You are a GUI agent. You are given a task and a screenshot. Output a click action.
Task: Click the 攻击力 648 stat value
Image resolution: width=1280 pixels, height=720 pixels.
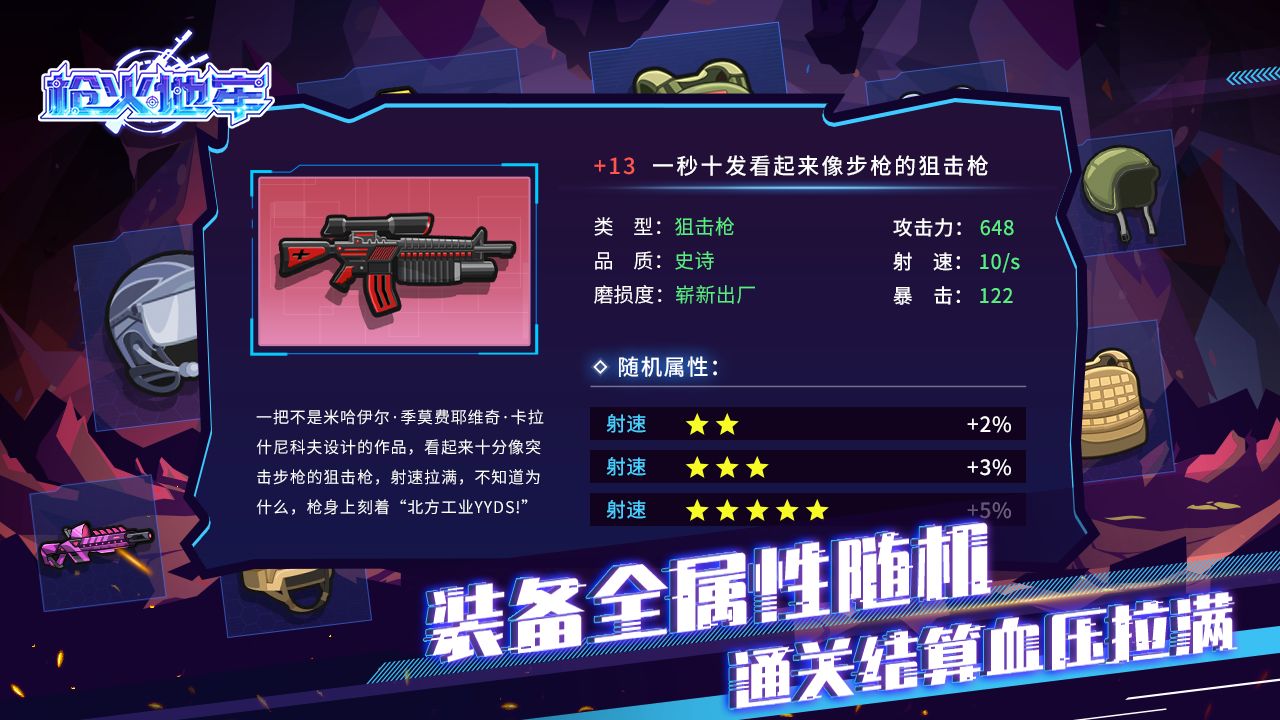1000,227
